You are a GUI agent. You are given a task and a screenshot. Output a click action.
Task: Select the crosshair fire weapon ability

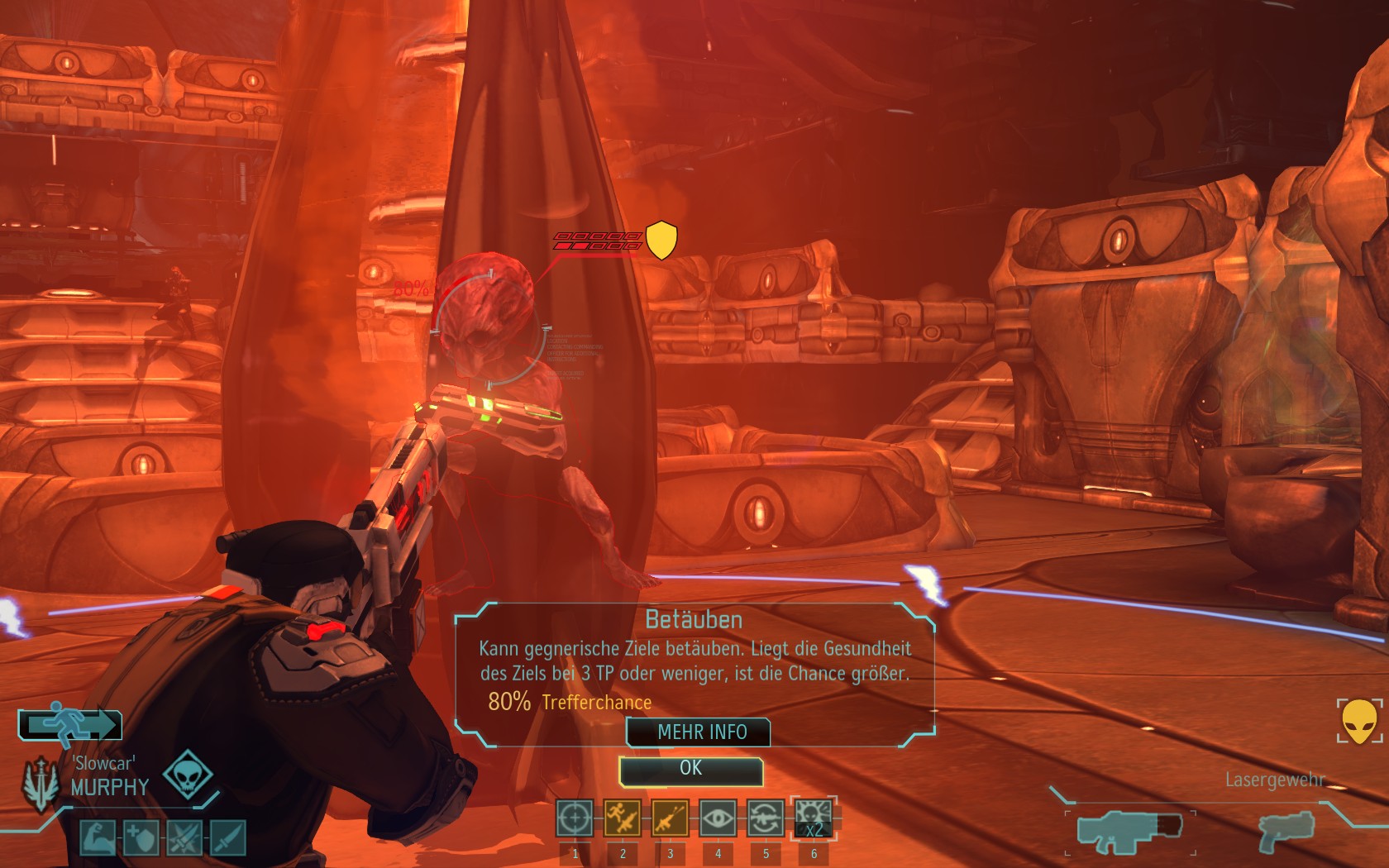[574, 818]
